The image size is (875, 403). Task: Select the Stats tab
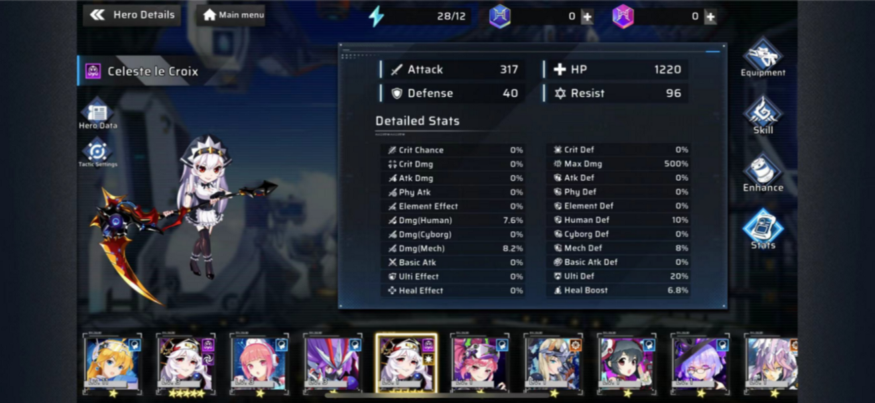pos(763,229)
